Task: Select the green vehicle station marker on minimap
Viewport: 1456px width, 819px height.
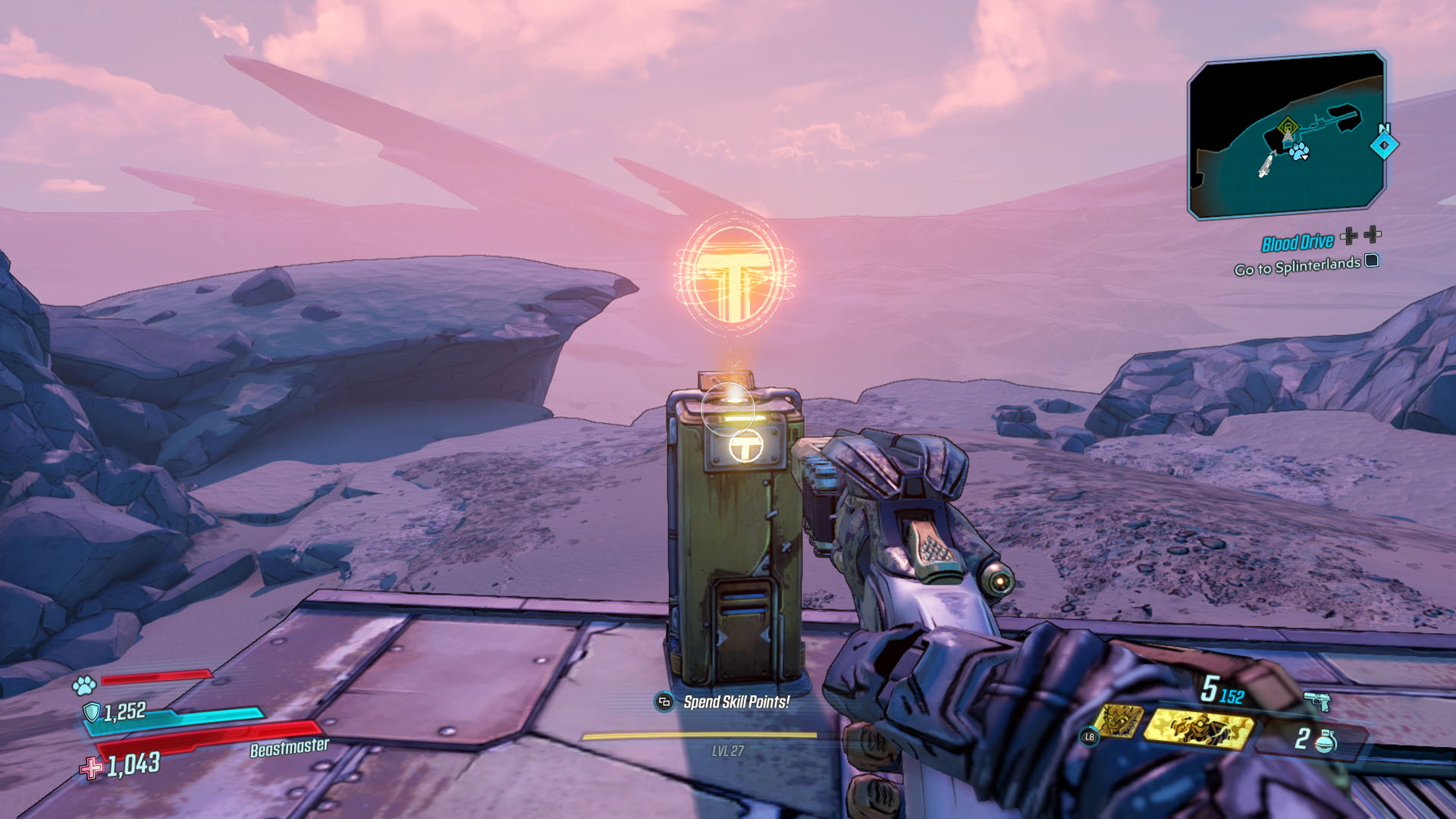Action: pos(1288,127)
